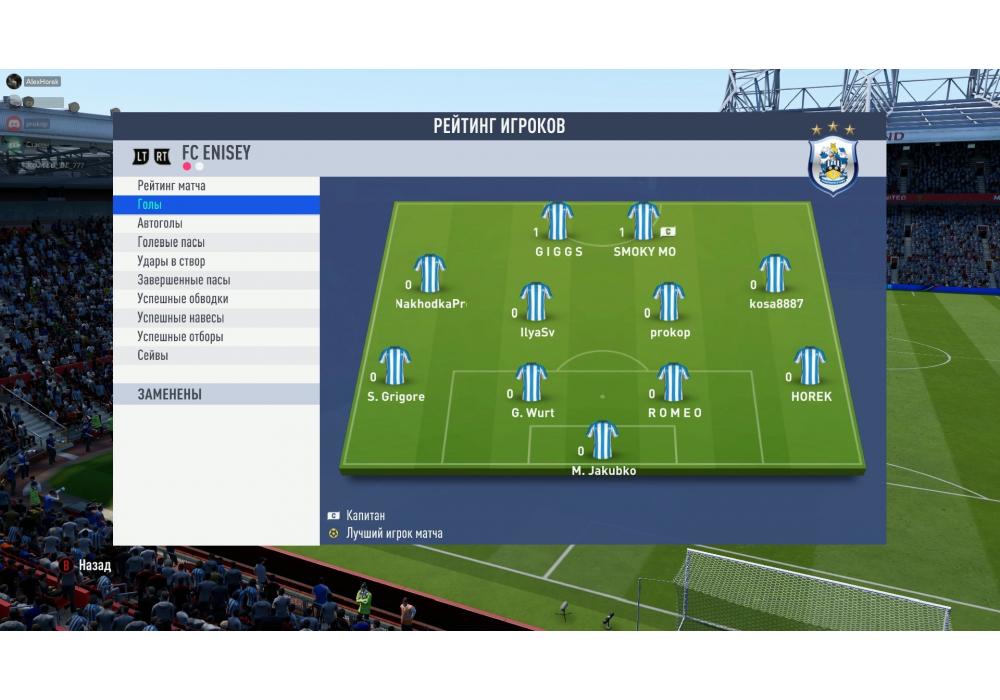Image resolution: width=1000 pixels, height=700 pixels.
Task: Select player kosa8887 on the formation
Action: pyautogui.click(x=775, y=274)
